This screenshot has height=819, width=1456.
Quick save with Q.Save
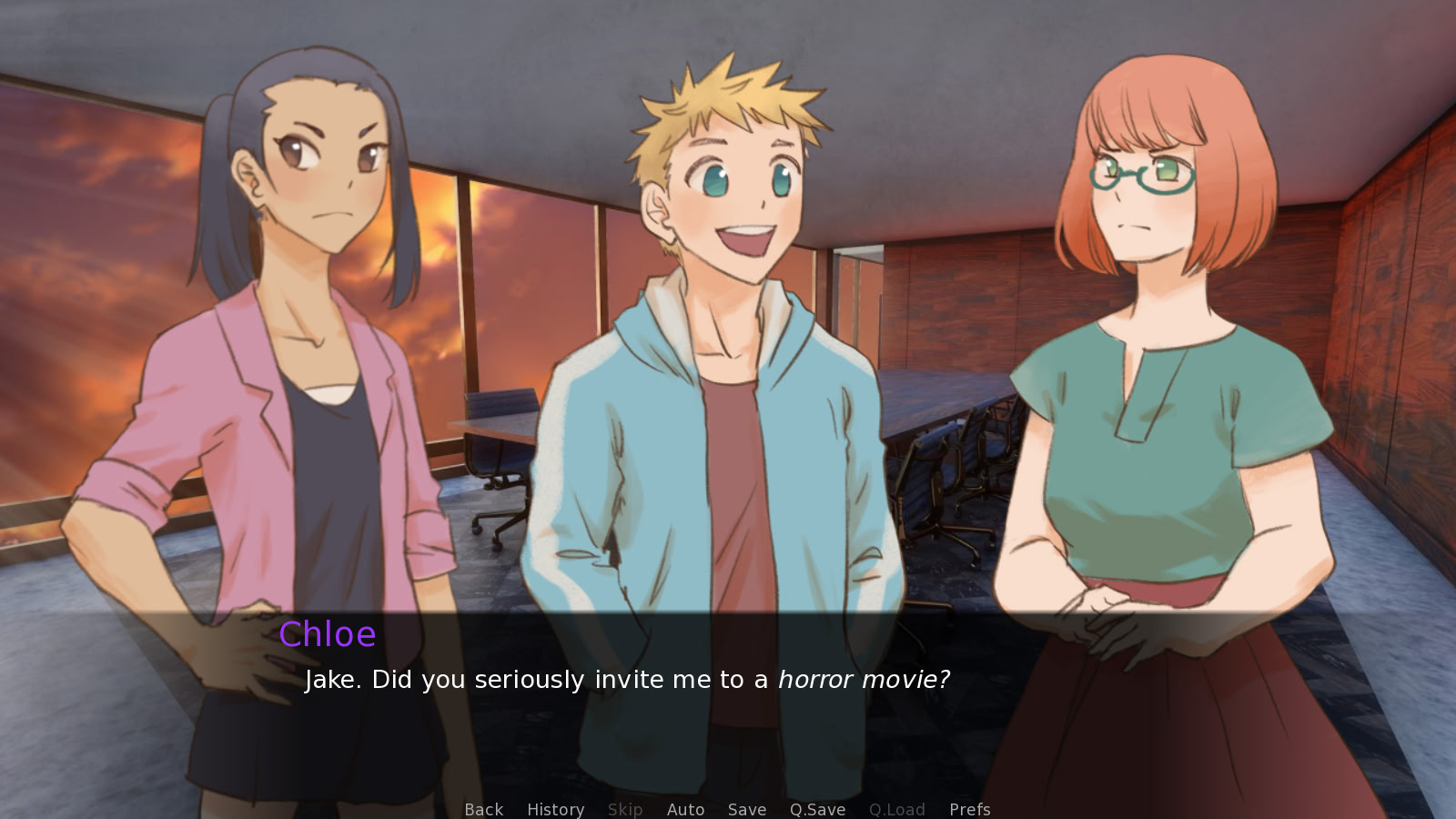click(x=817, y=809)
